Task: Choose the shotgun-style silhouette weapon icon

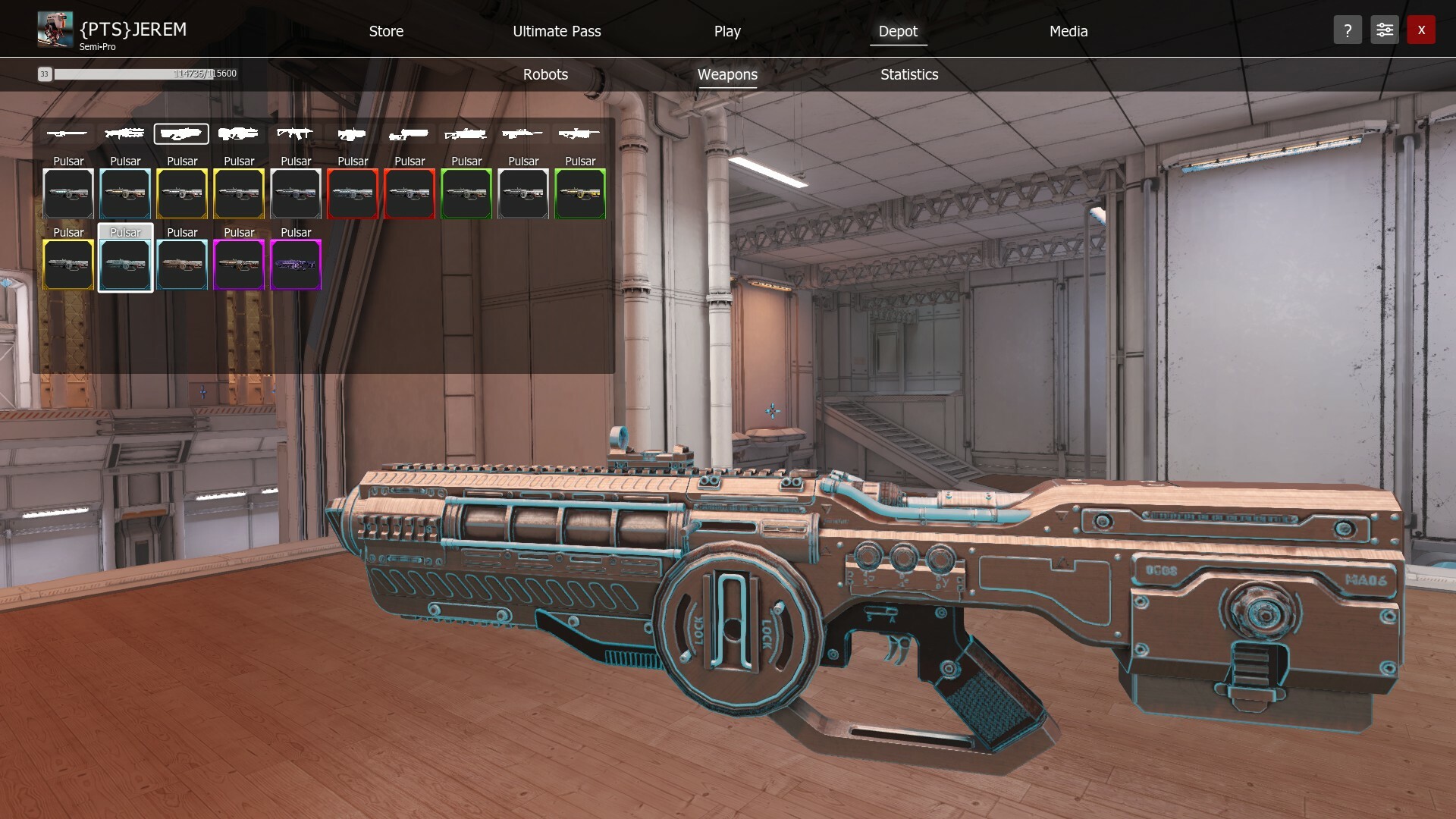Action: (409, 133)
